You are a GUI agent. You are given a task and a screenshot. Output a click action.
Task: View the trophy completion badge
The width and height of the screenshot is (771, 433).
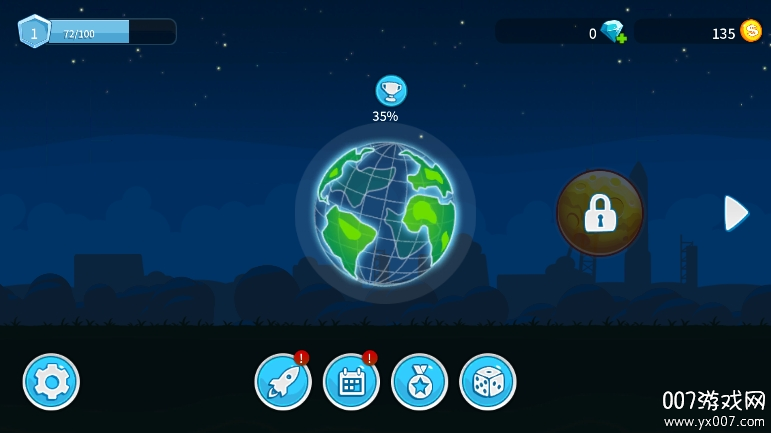[x=391, y=91]
